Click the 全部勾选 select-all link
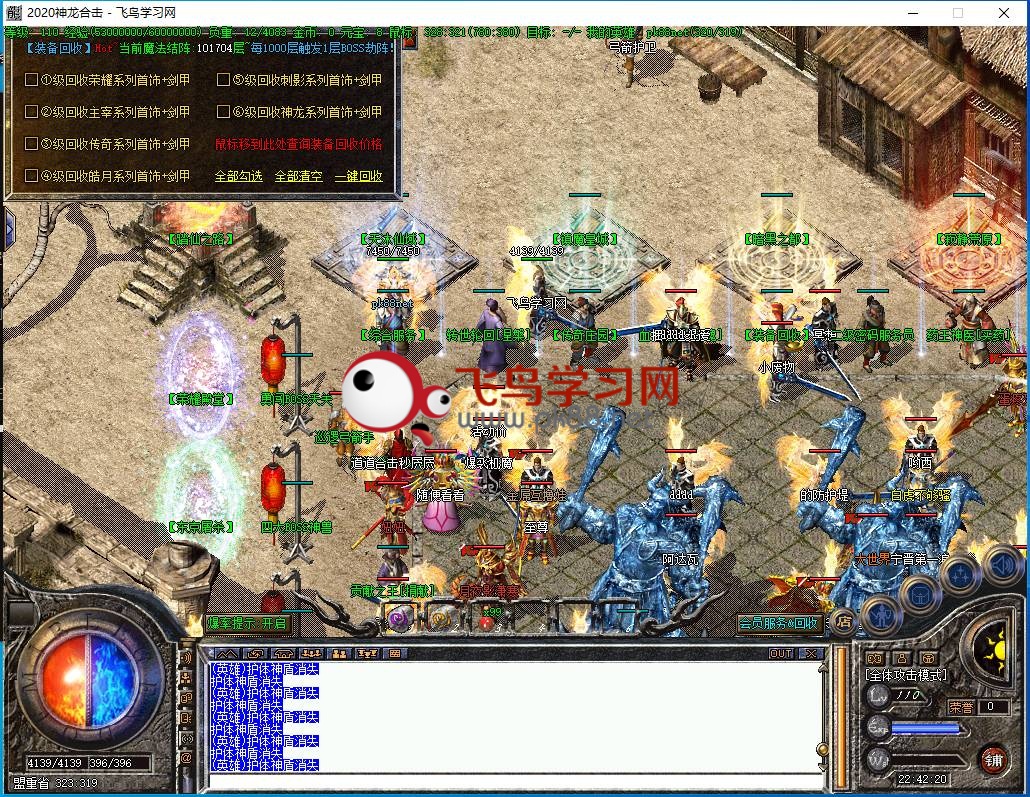 (238, 176)
